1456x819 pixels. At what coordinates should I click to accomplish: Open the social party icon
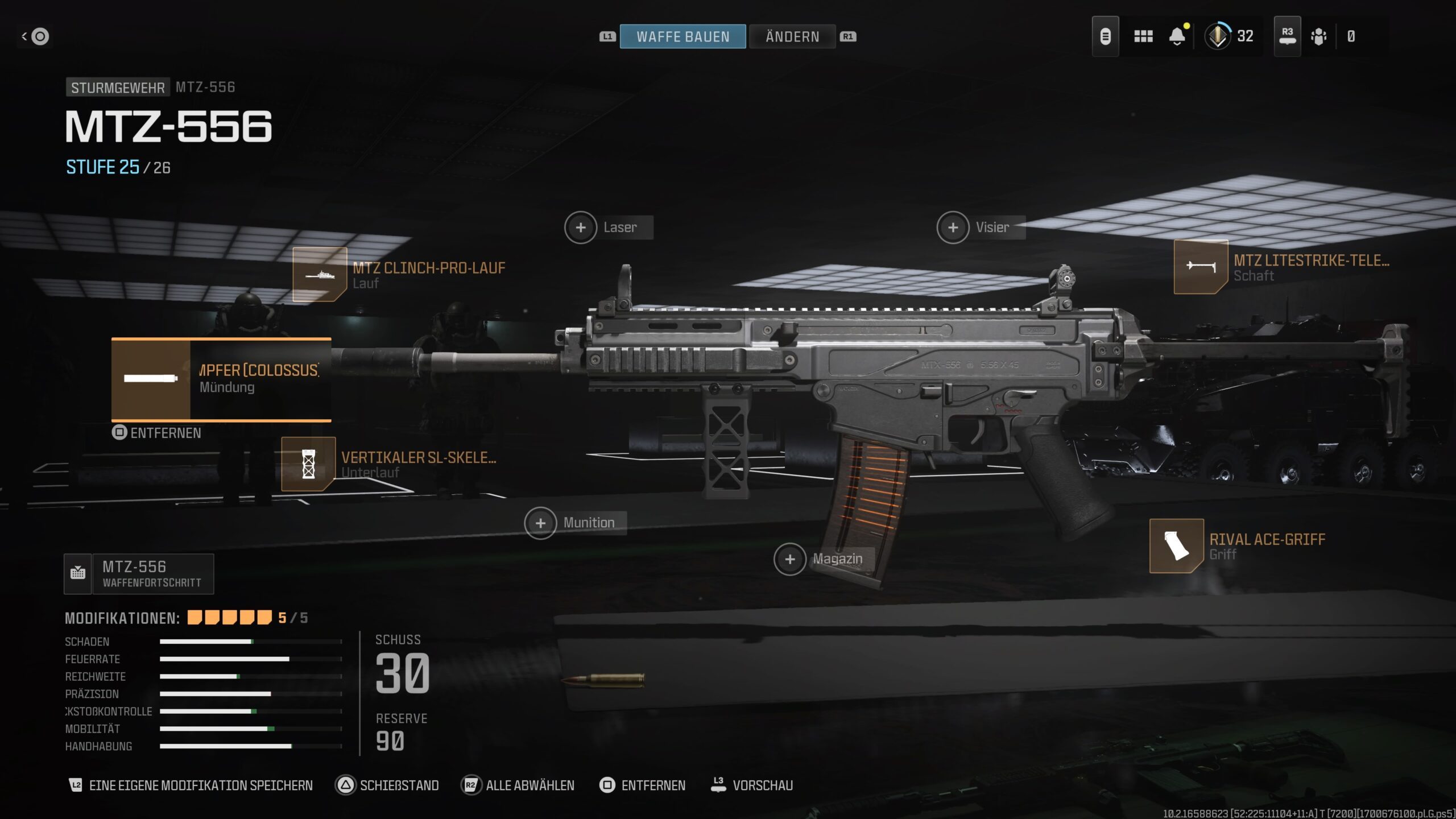[x=1318, y=36]
